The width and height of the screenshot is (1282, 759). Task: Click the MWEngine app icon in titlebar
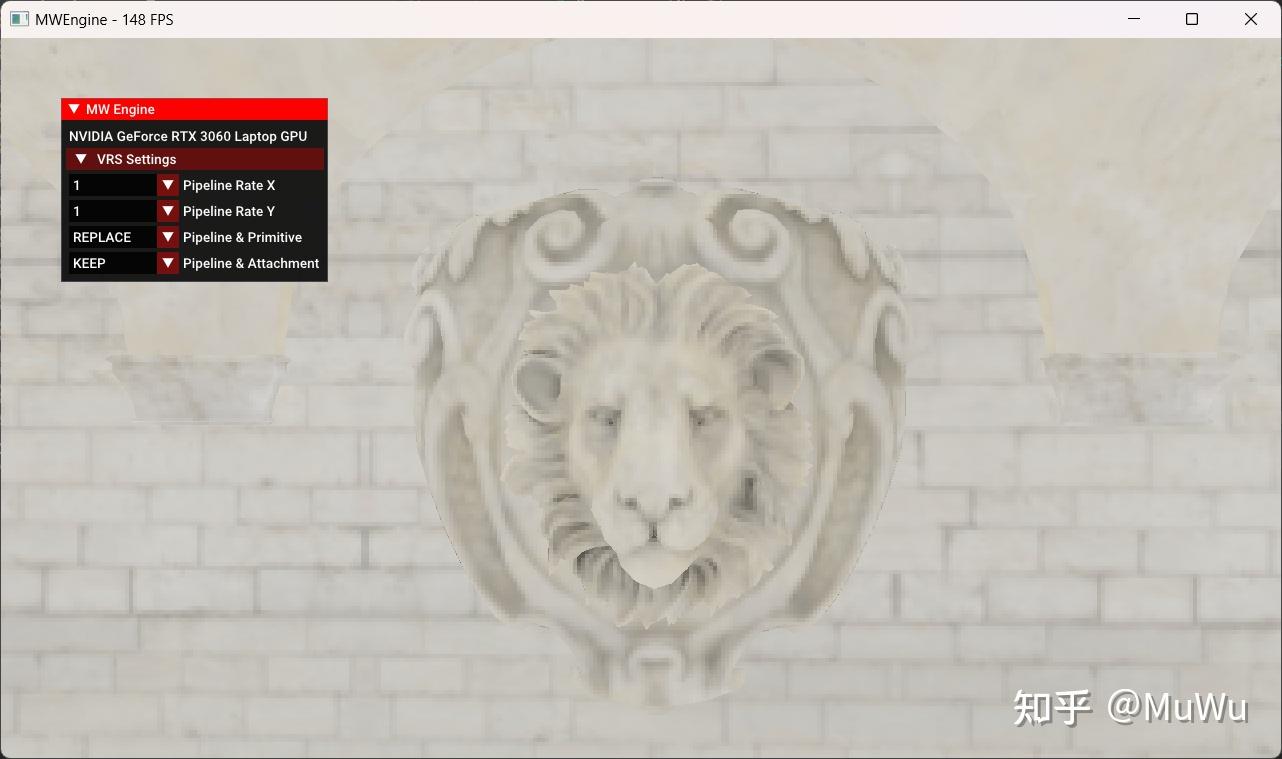(x=20, y=19)
